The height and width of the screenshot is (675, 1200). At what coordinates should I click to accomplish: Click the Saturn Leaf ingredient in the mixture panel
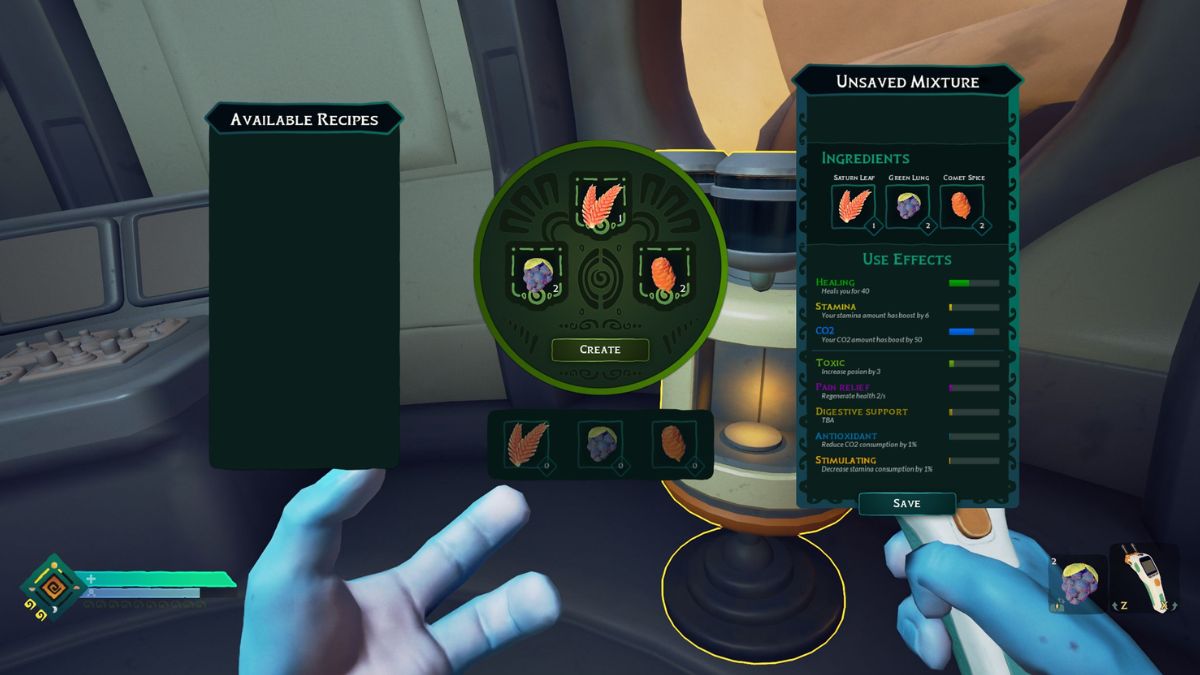(x=854, y=207)
